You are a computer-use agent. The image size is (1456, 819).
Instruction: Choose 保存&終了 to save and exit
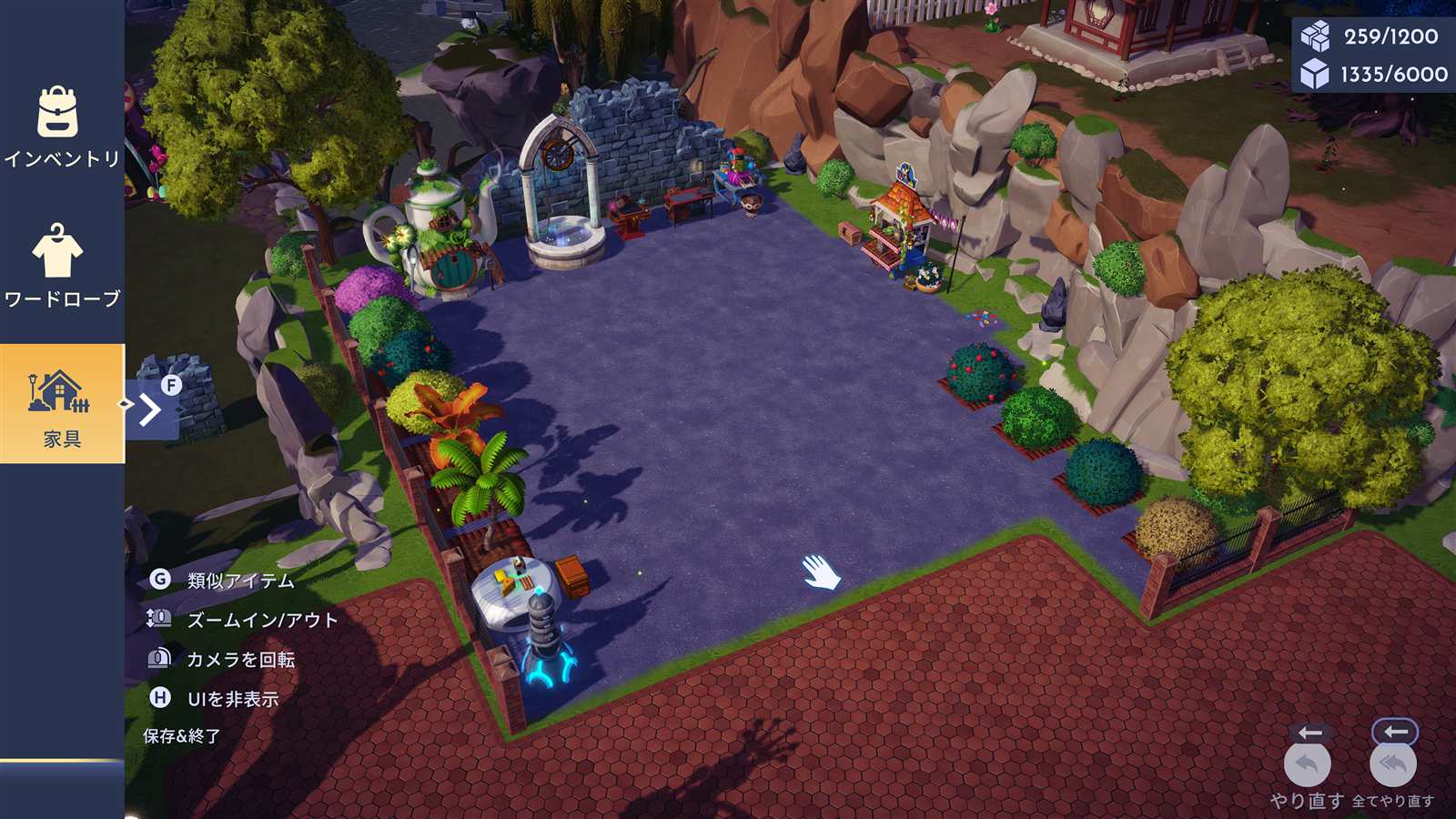click(x=182, y=736)
